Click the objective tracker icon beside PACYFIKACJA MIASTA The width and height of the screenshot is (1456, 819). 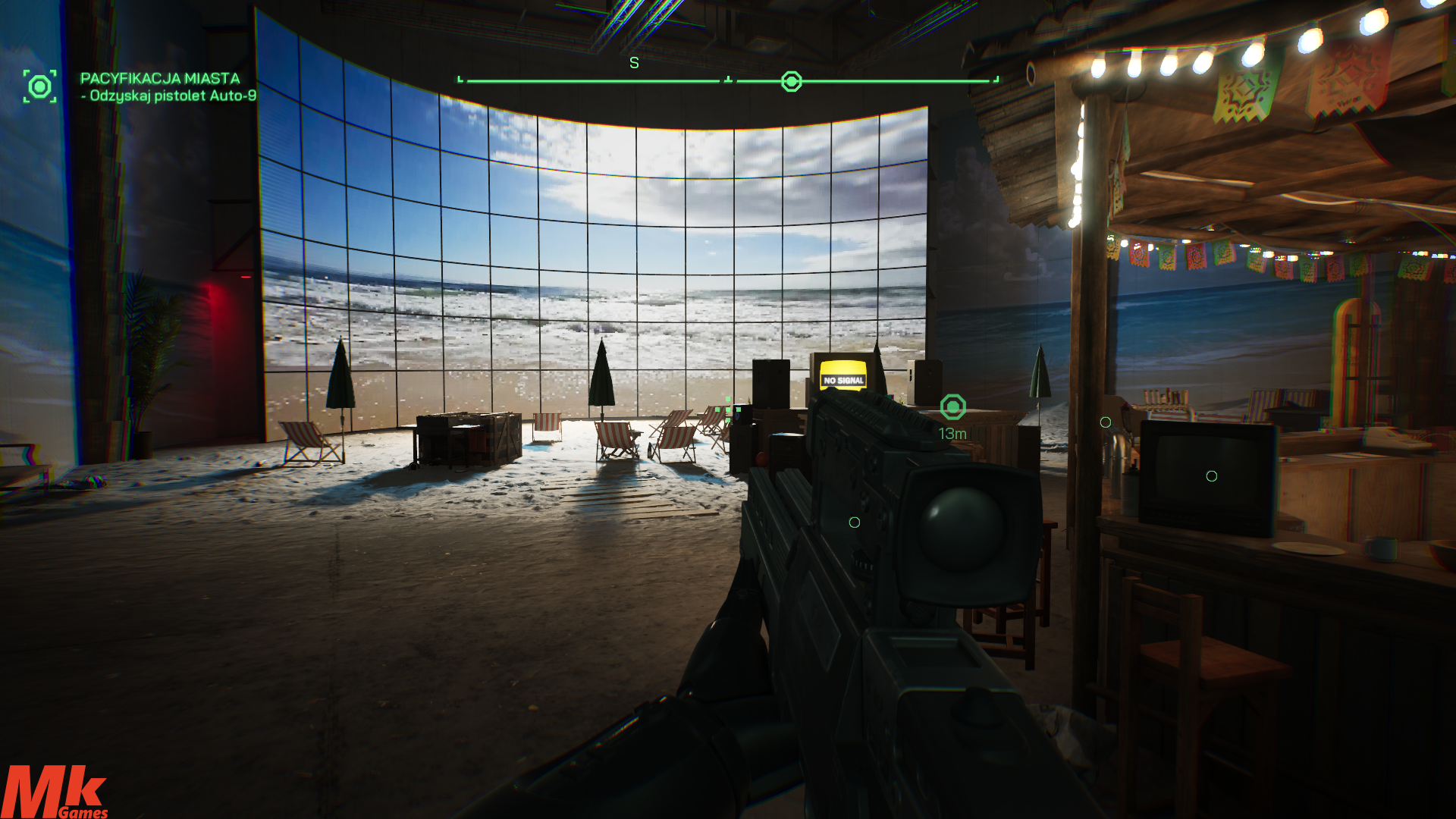pos(39,86)
